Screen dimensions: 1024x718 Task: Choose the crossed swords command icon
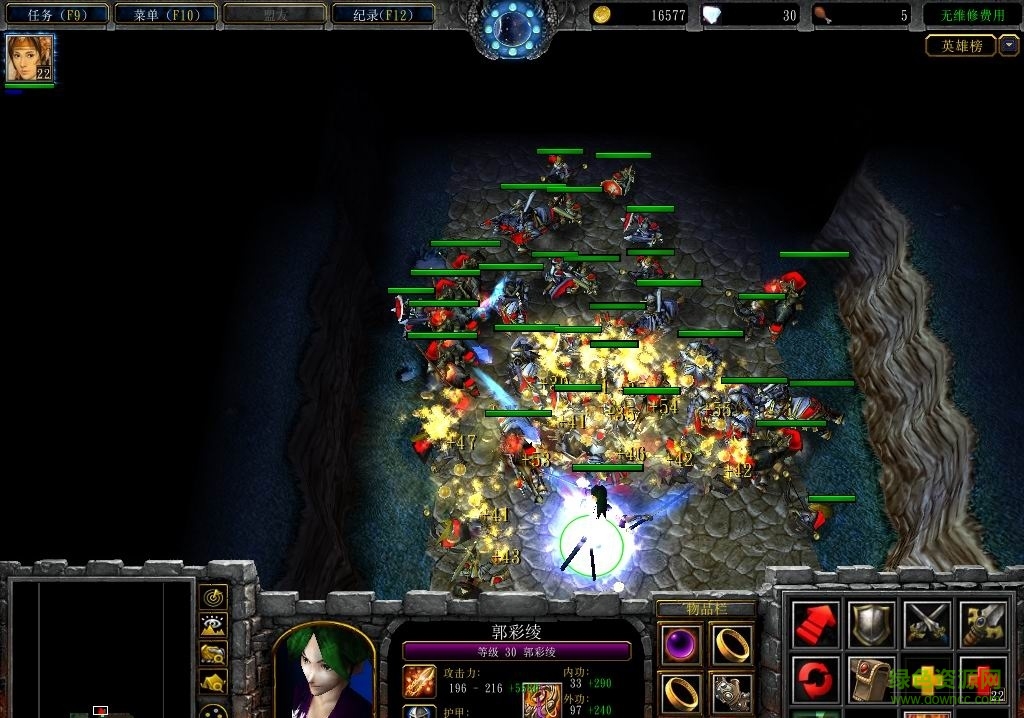(926, 625)
